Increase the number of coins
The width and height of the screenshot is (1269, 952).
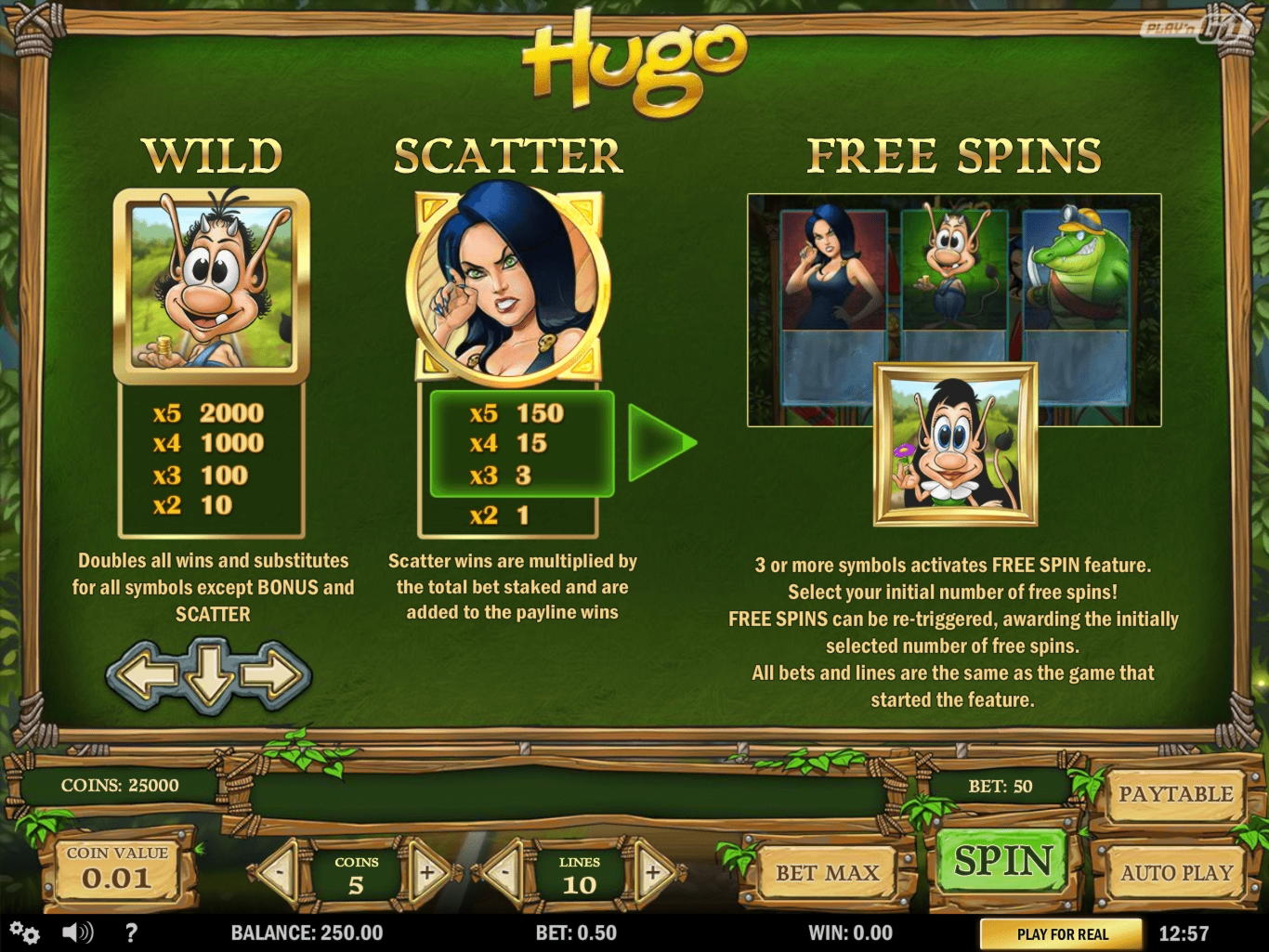pyautogui.click(x=428, y=873)
